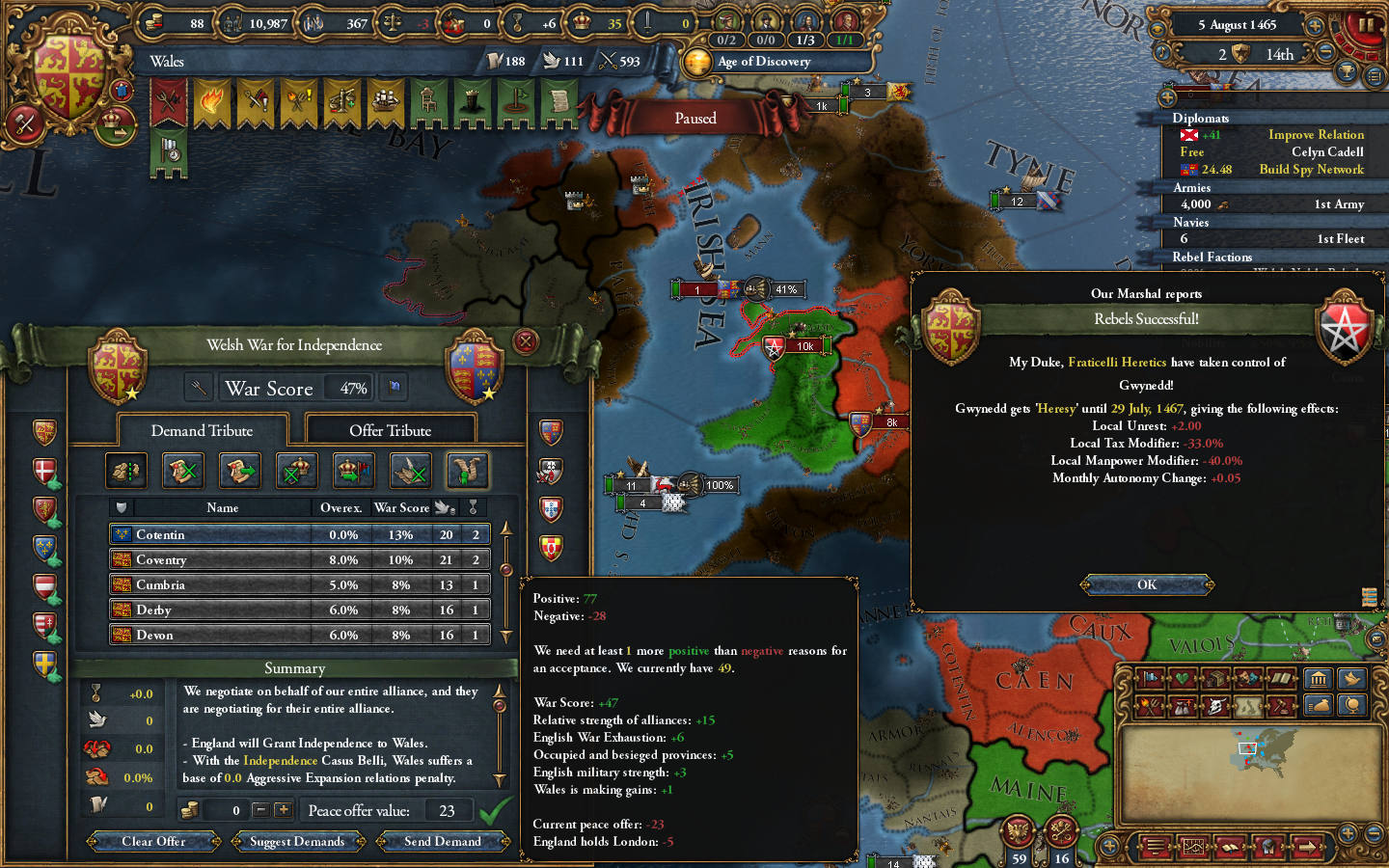
Task: Select the Grant Independence peace demand icon
Action: point(468,471)
